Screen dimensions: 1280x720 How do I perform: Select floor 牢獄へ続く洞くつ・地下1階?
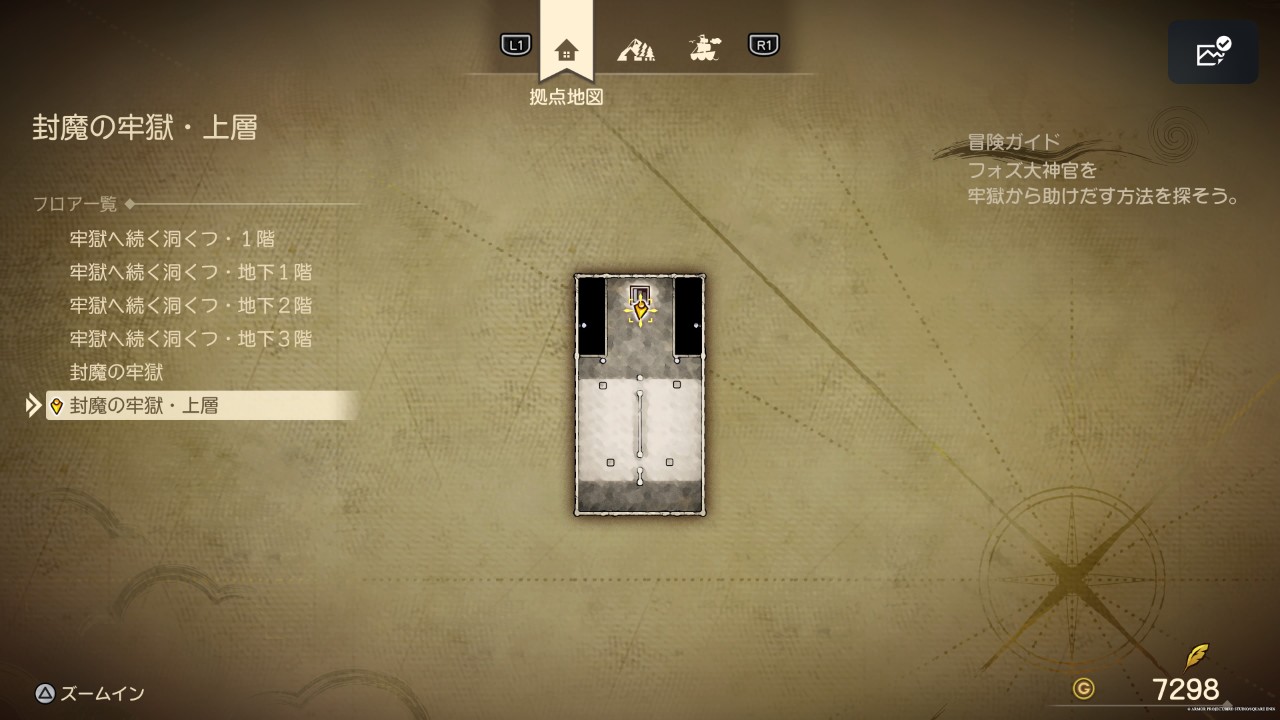tap(191, 272)
